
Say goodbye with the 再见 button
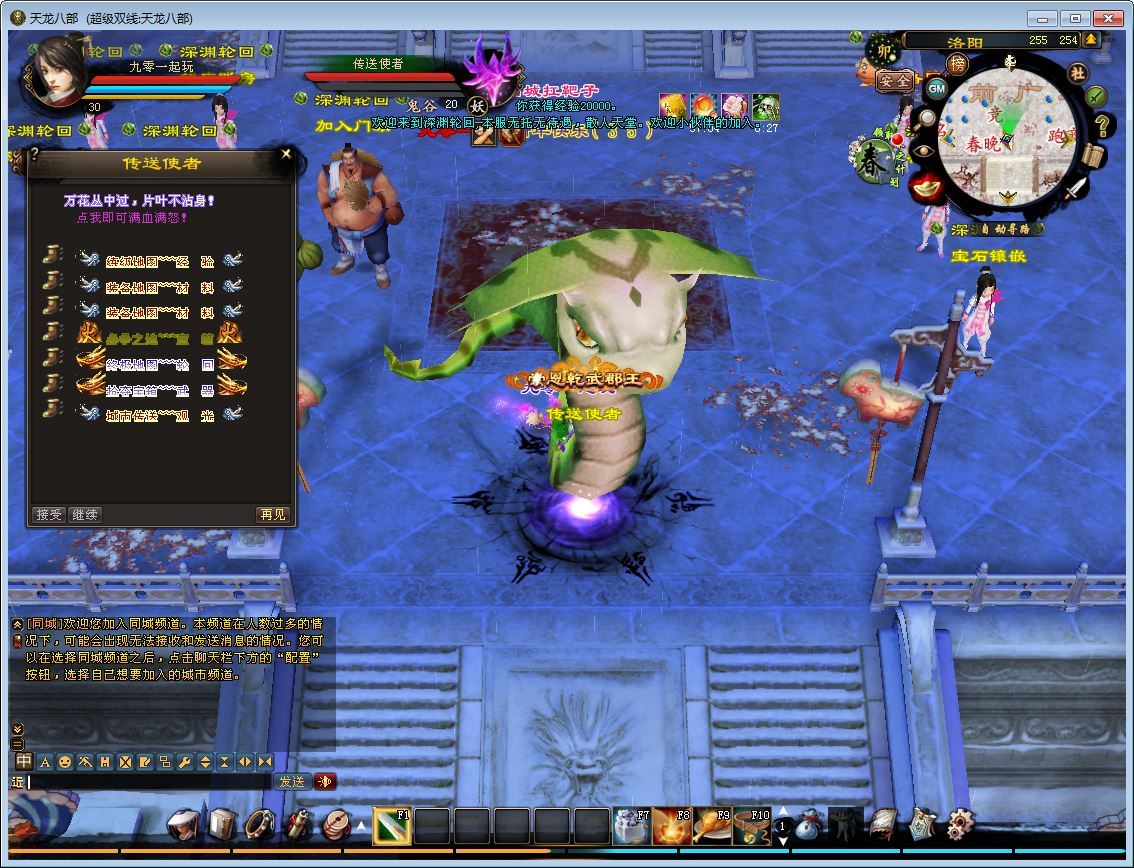272,515
